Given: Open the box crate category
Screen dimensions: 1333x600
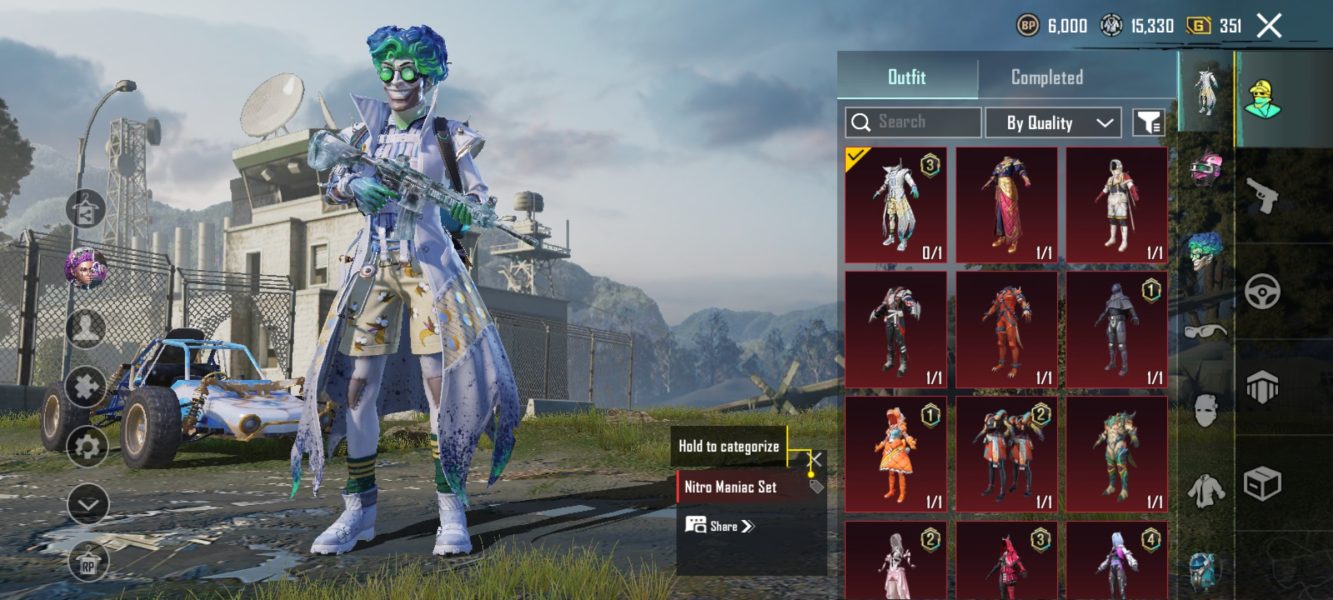Looking at the screenshot, I should 1262,483.
